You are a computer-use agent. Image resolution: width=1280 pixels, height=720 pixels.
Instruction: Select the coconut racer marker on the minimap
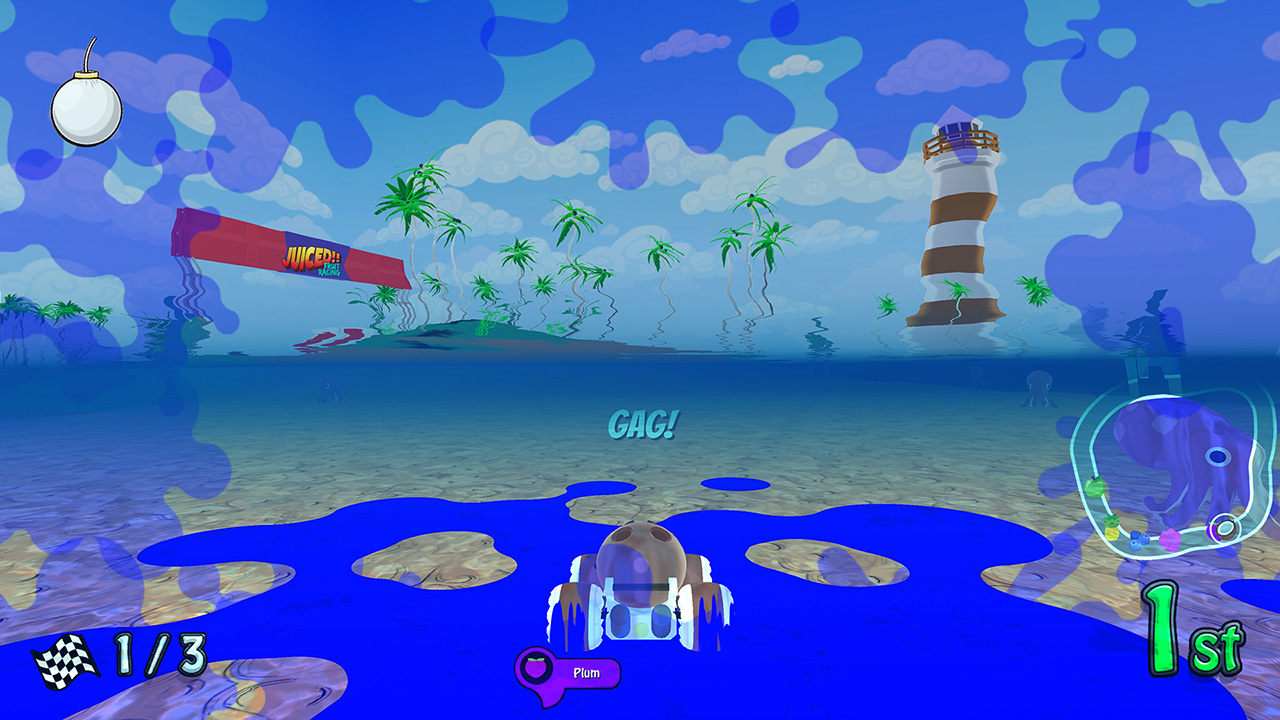click(1227, 528)
